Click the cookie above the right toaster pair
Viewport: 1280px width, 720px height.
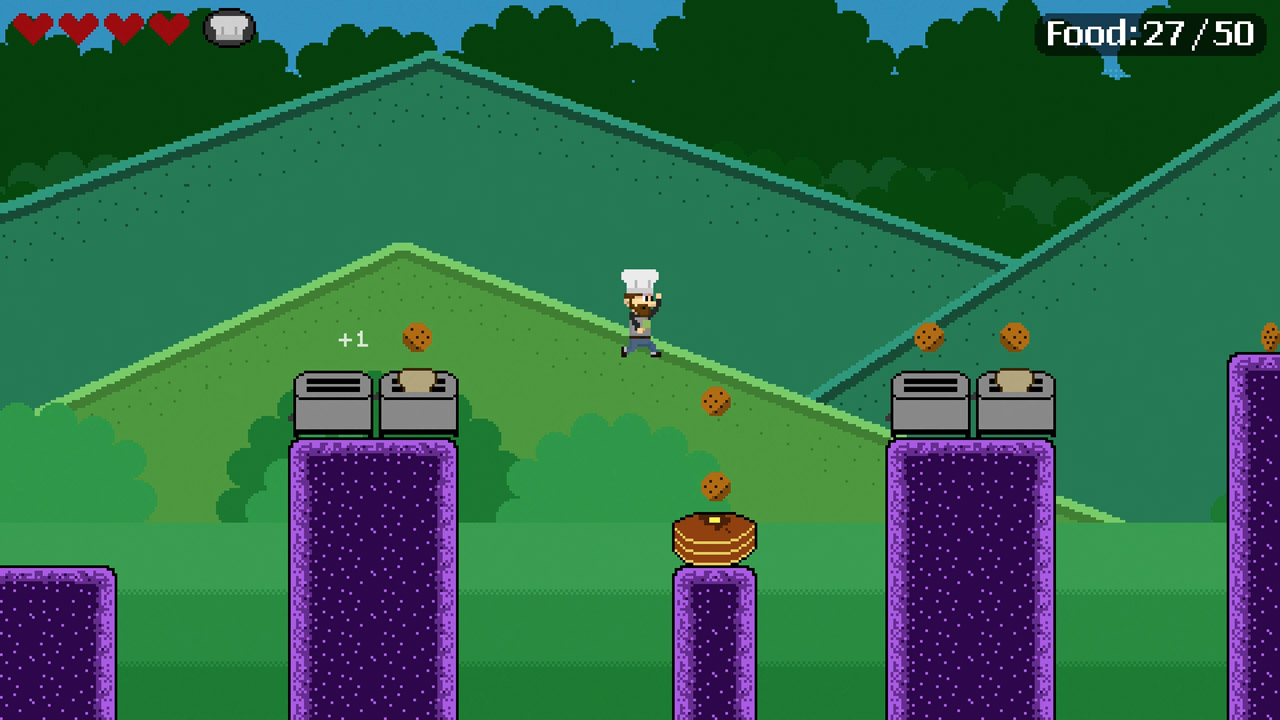click(928, 337)
